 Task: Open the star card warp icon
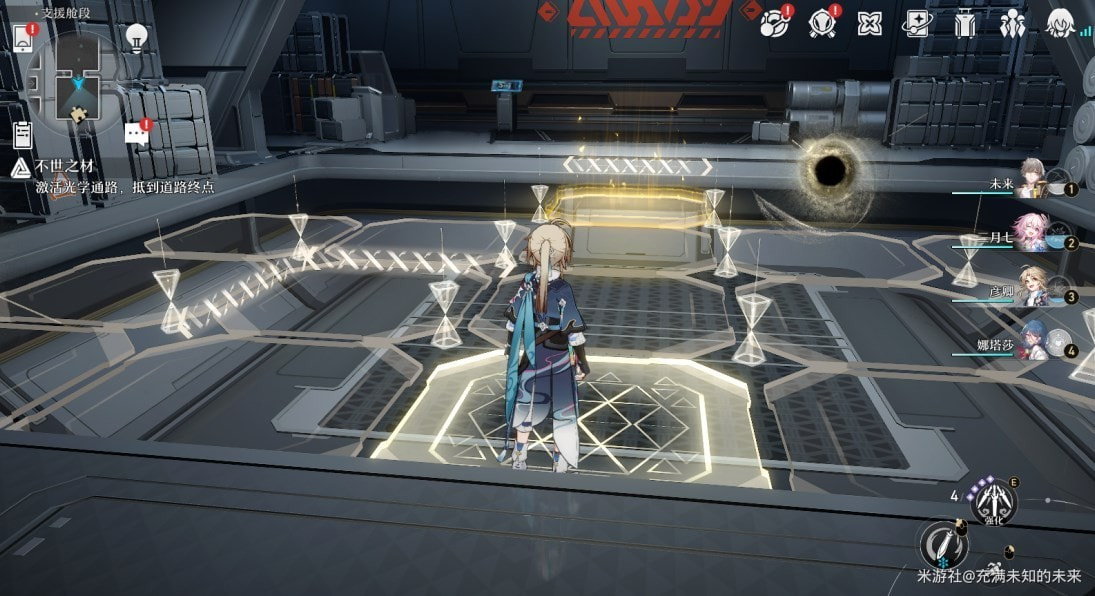[917, 23]
